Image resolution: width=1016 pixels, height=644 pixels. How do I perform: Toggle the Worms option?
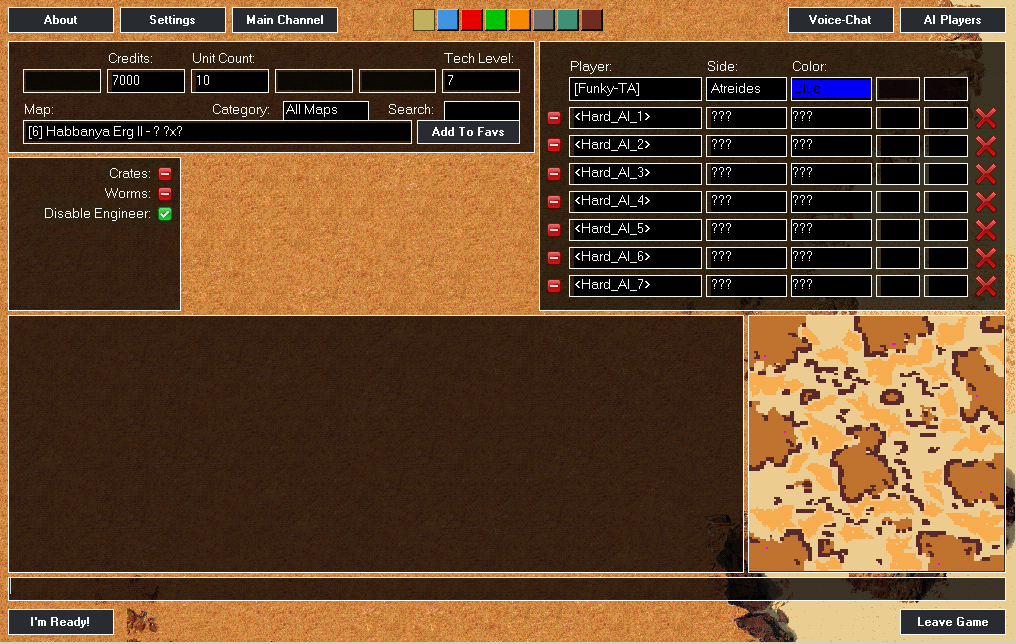pos(165,194)
